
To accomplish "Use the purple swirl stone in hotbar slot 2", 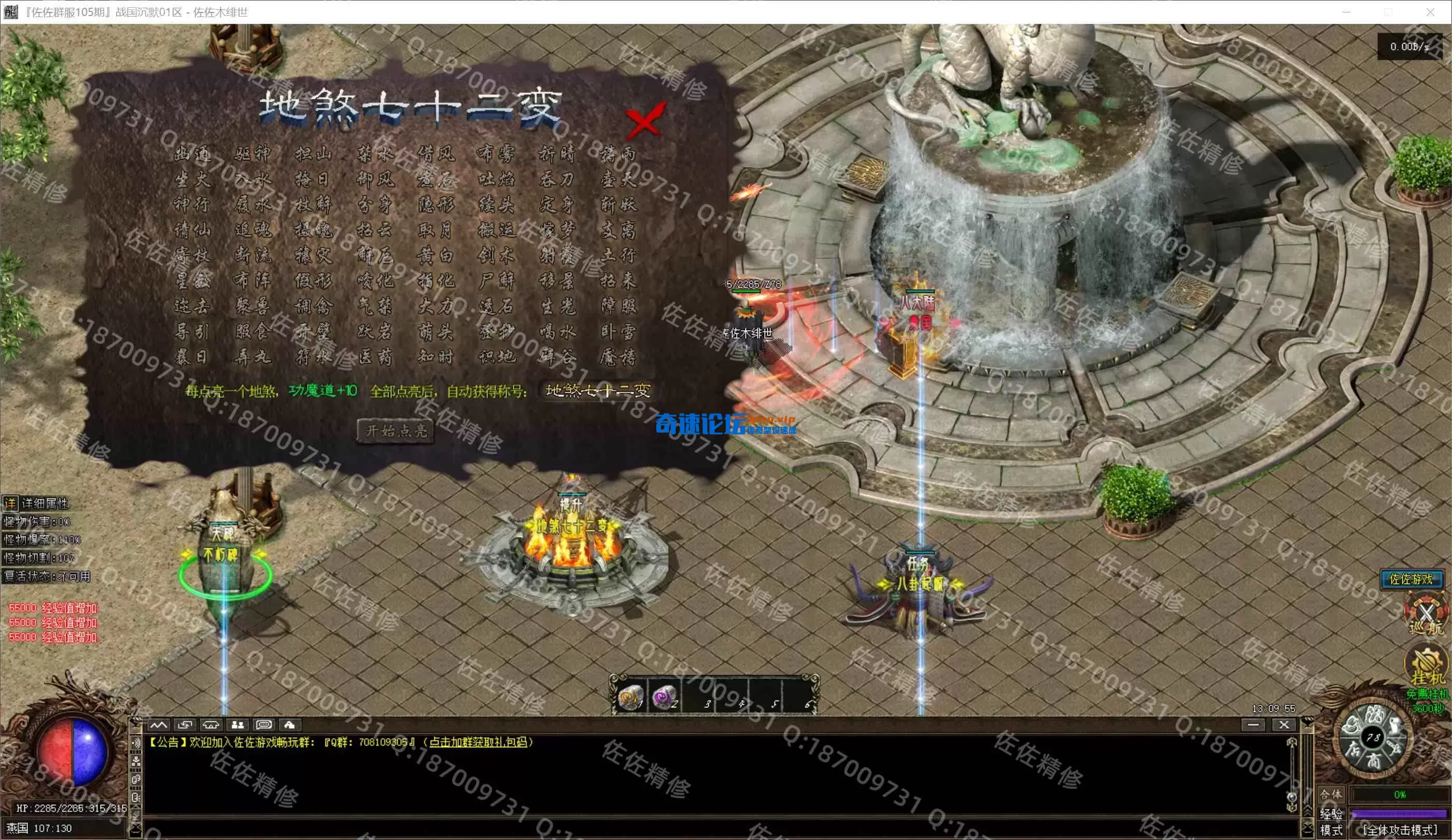I will (x=665, y=697).
